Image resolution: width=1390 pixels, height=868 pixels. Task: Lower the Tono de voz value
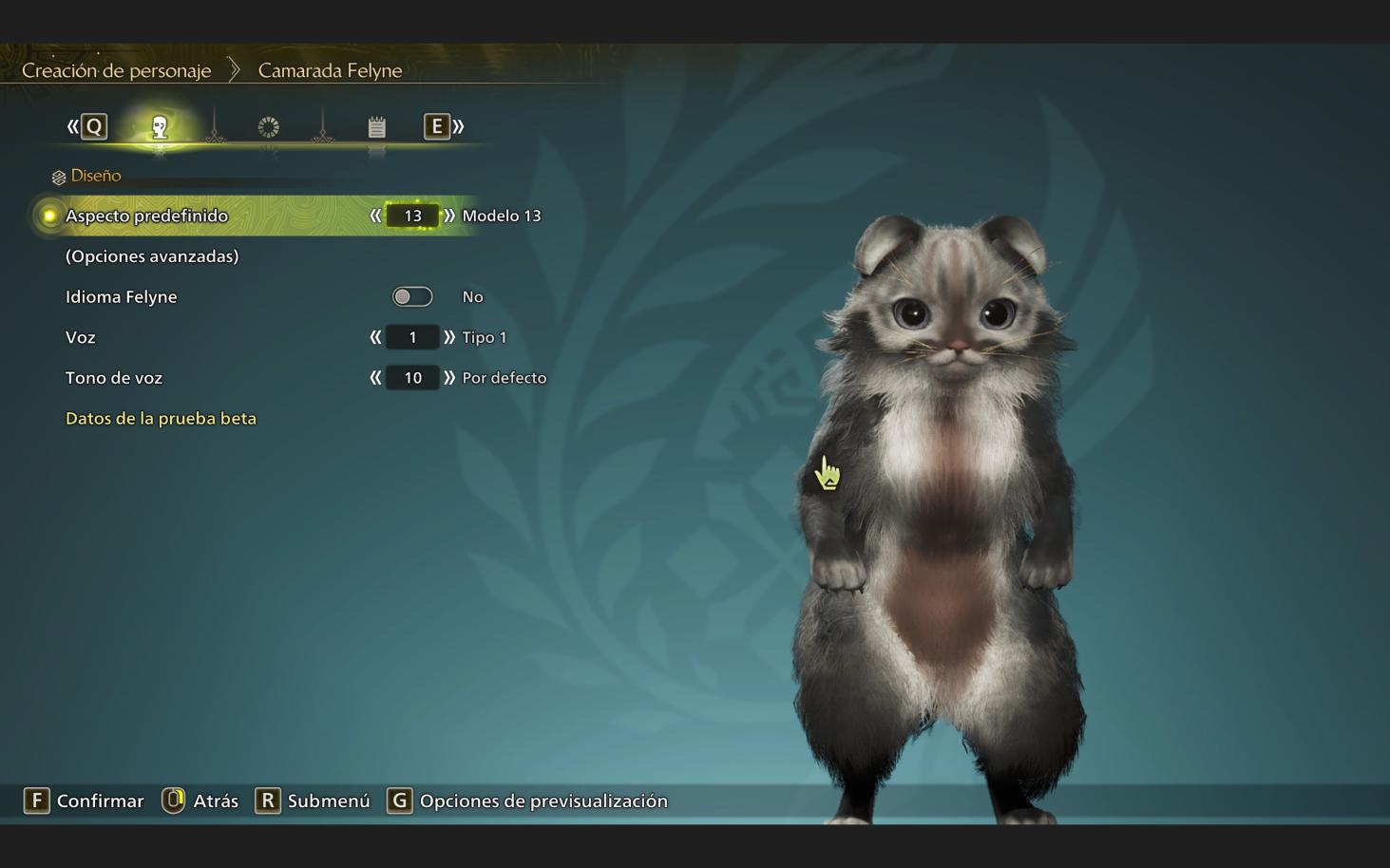click(x=375, y=378)
